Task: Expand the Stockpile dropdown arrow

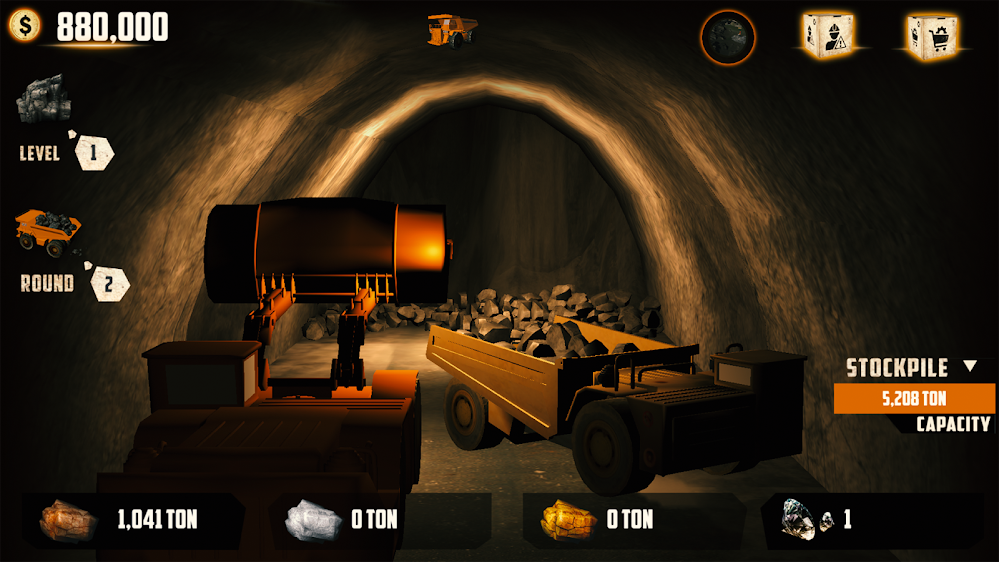Action: point(969,367)
